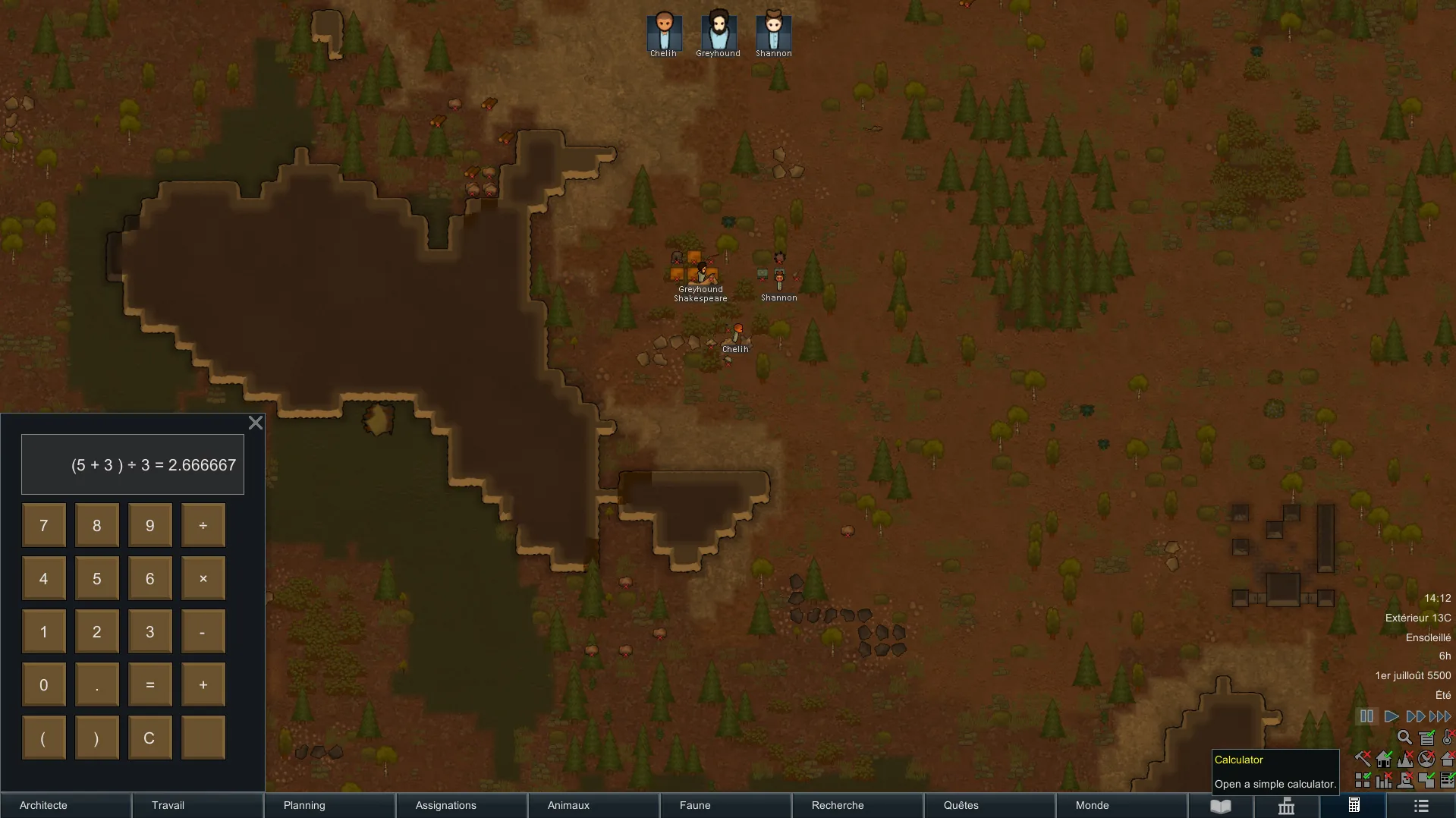Add a decimal point on calculator

[97, 684]
